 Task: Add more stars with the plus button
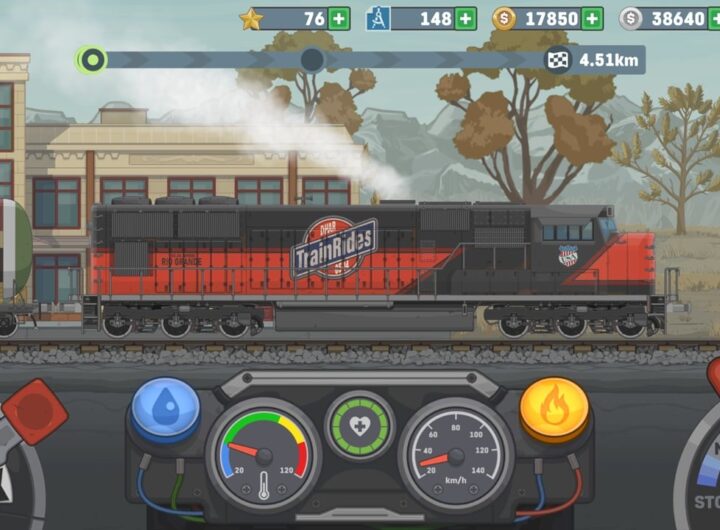[339, 19]
